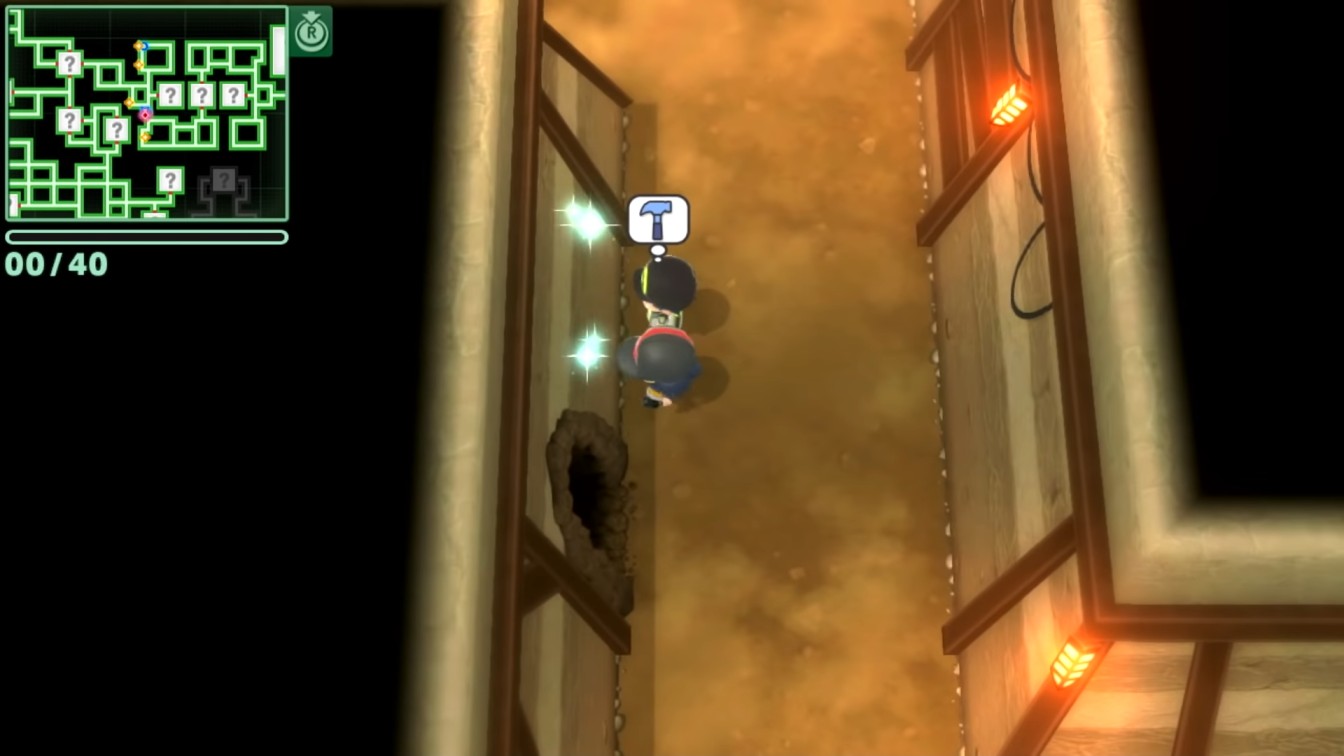1344x756 pixels.
Task: Click the middle question mark room cluster
Action: 201,94
